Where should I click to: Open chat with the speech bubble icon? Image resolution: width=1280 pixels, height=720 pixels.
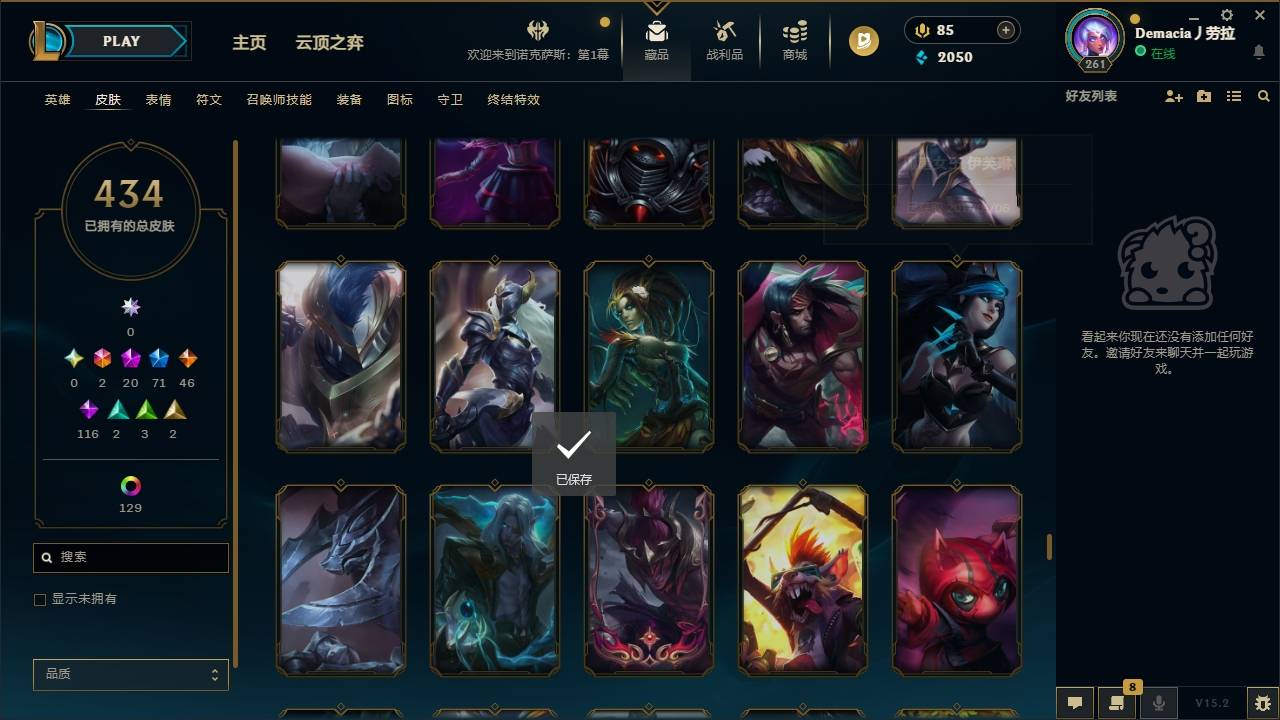[x=1073, y=702]
